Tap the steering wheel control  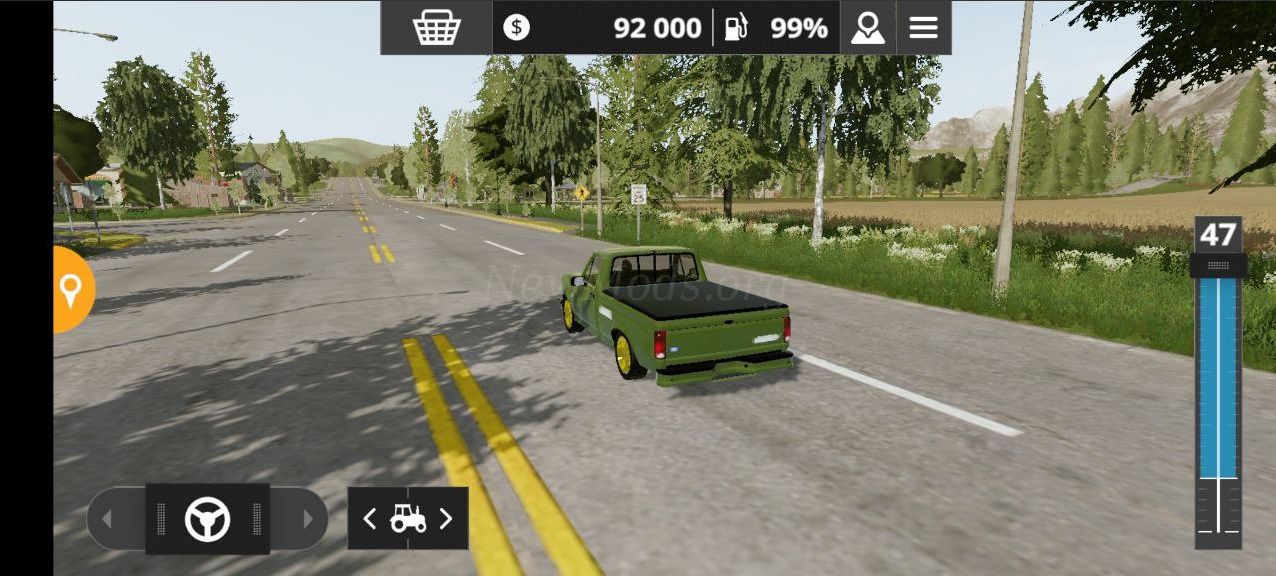tap(207, 519)
